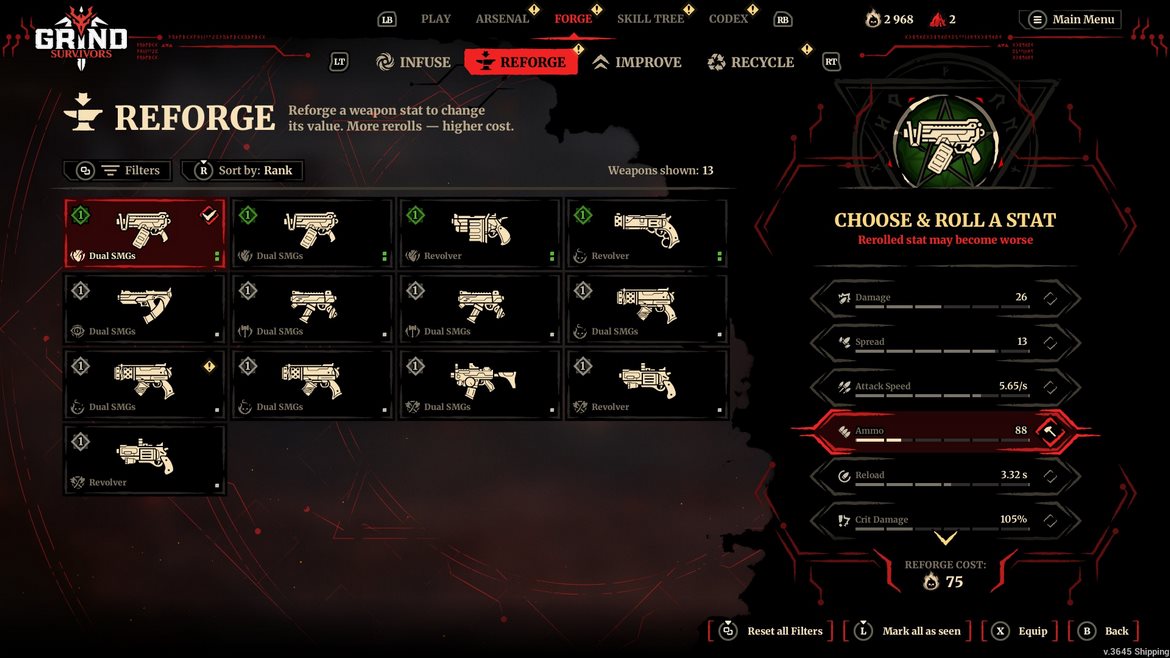
Task: Open the Main Menu
Action: pyautogui.click(x=1071, y=19)
